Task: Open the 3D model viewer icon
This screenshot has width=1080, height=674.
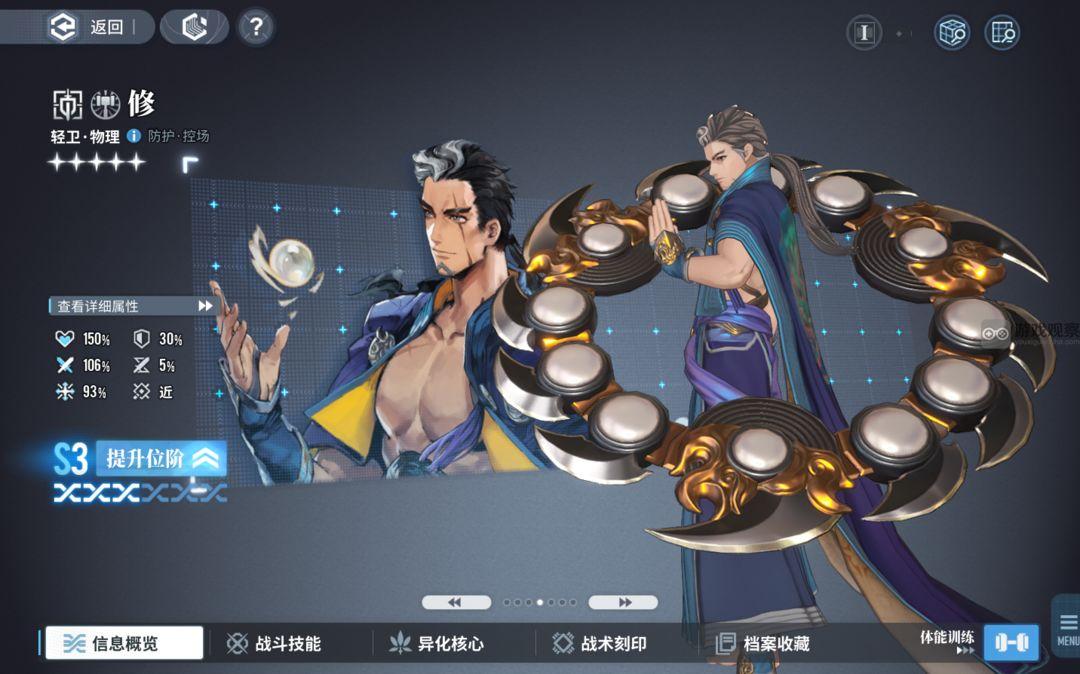Action: pyautogui.click(x=952, y=33)
